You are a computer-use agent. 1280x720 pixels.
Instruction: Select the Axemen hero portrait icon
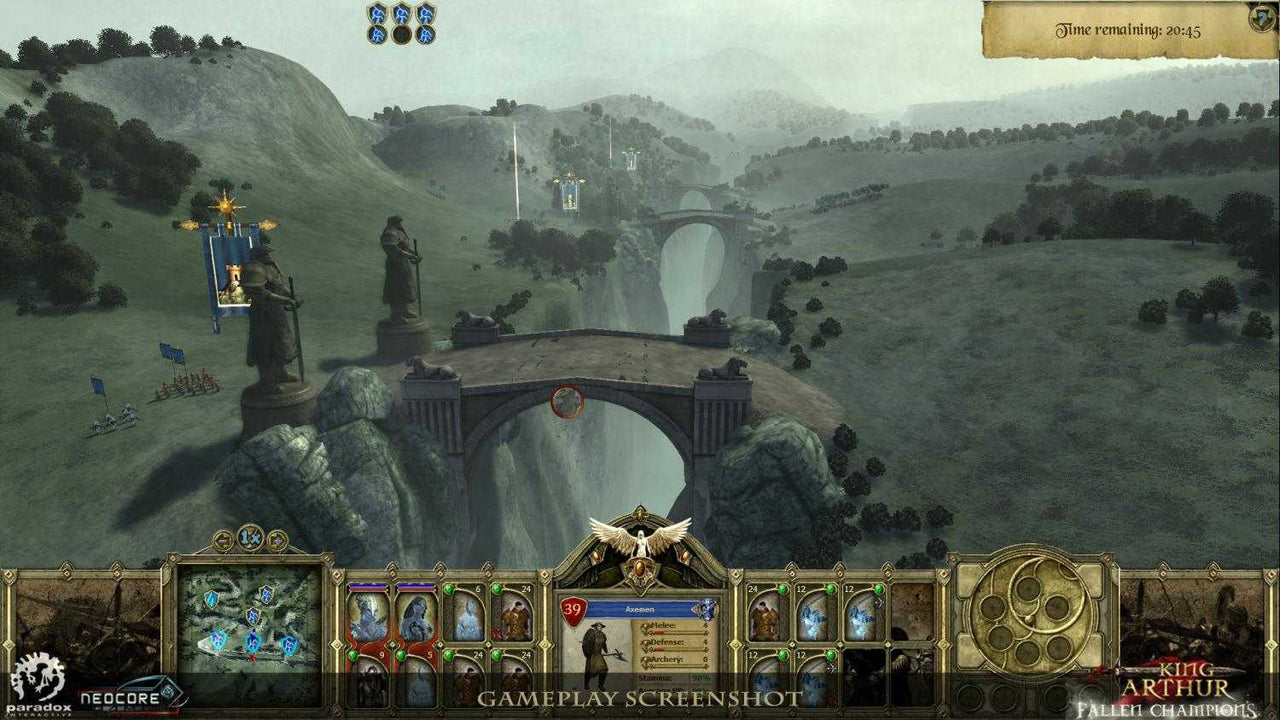pos(596,650)
